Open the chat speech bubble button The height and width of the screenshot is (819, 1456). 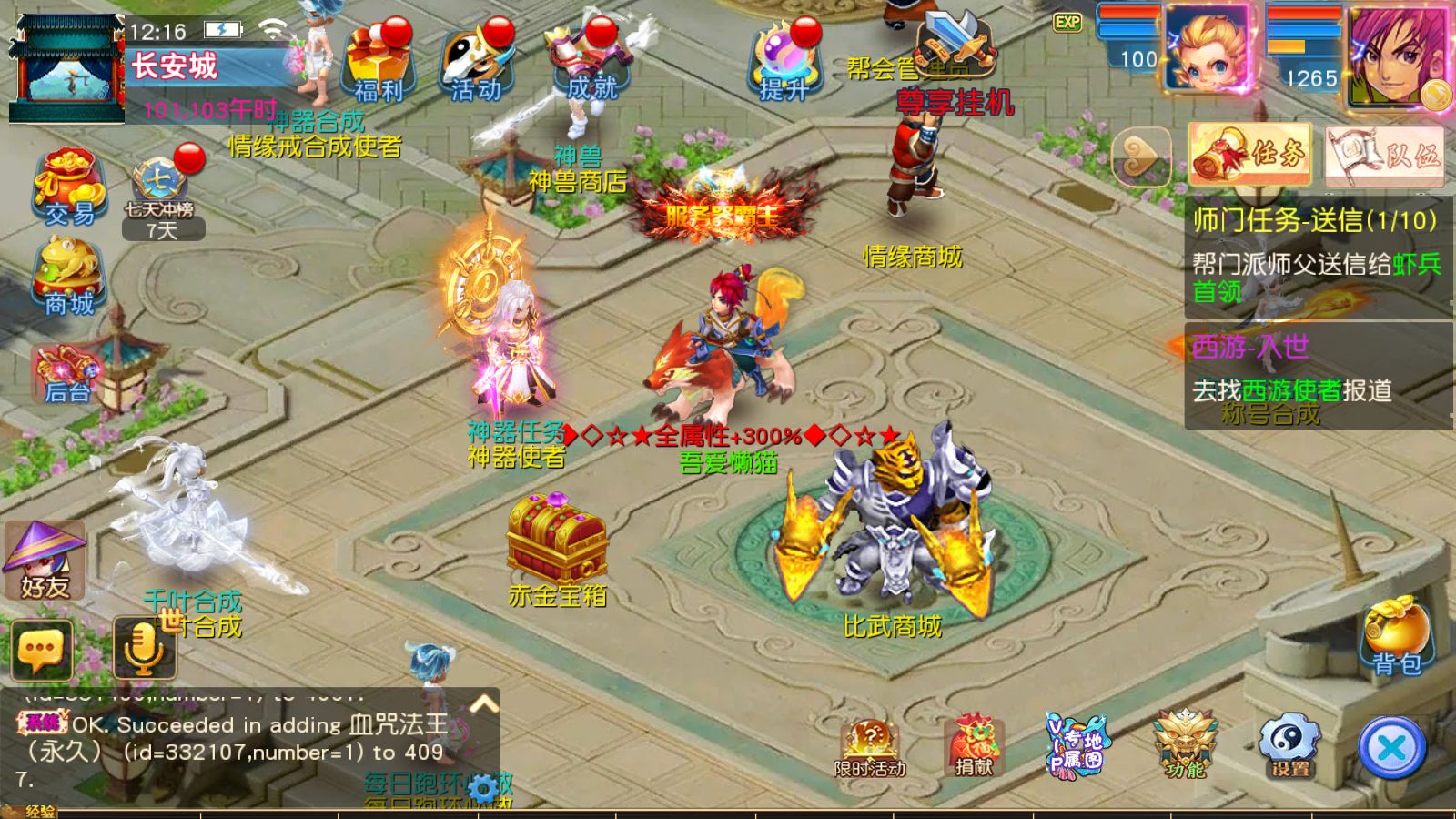[x=42, y=650]
